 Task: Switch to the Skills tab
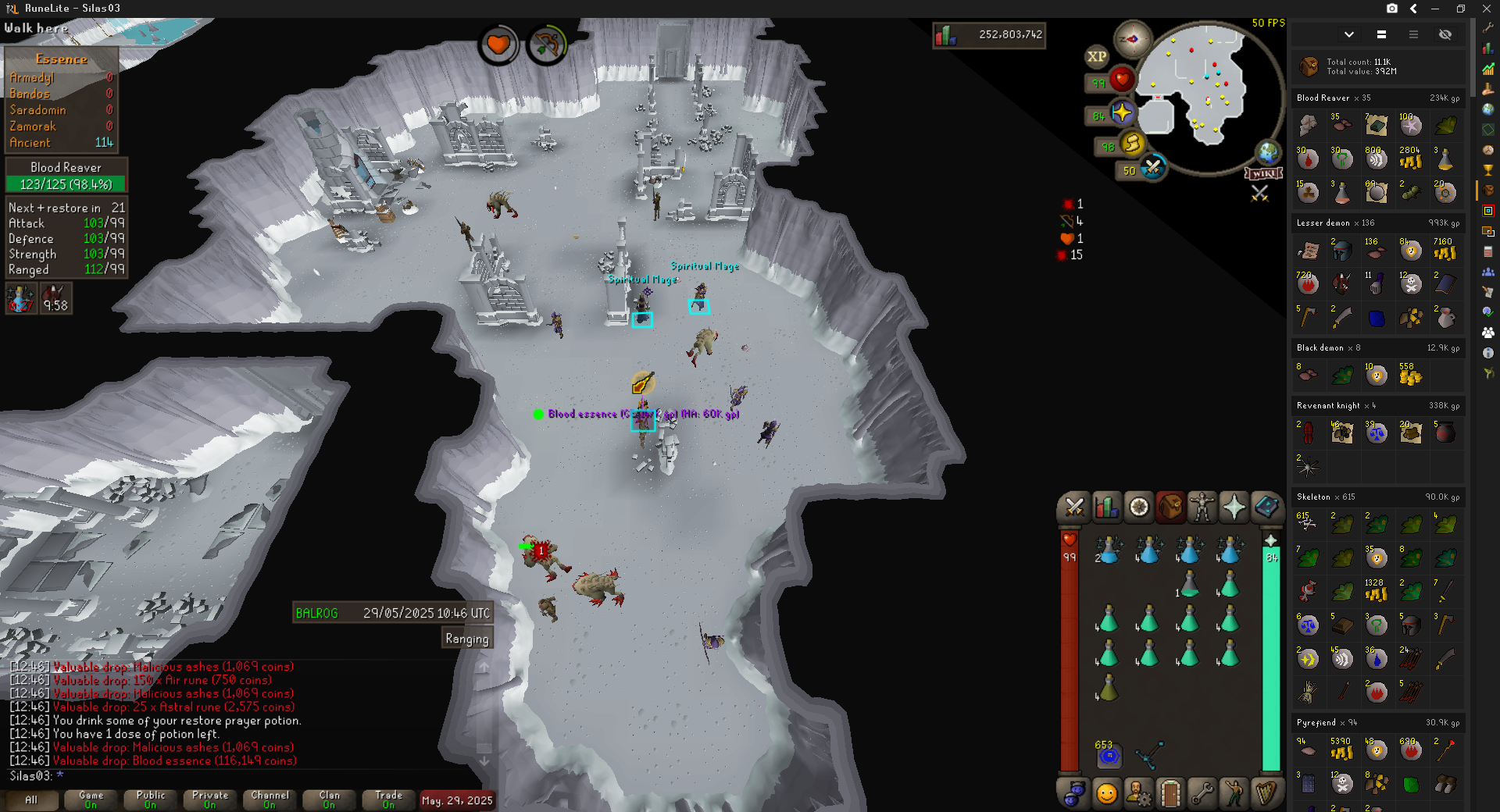(x=1106, y=507)
